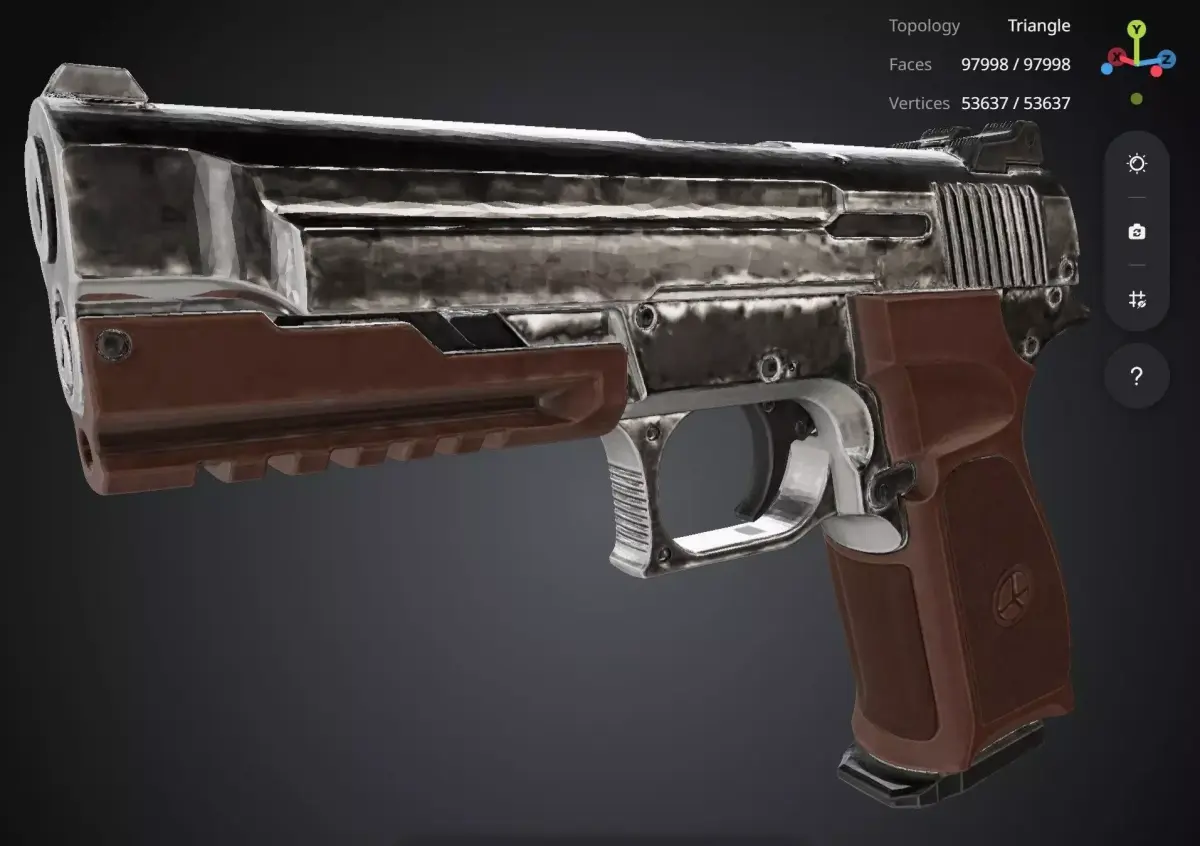Viewport: 1200px width, 846px height.
Task: Snap view to the green Y axis
Action: 1137,30
